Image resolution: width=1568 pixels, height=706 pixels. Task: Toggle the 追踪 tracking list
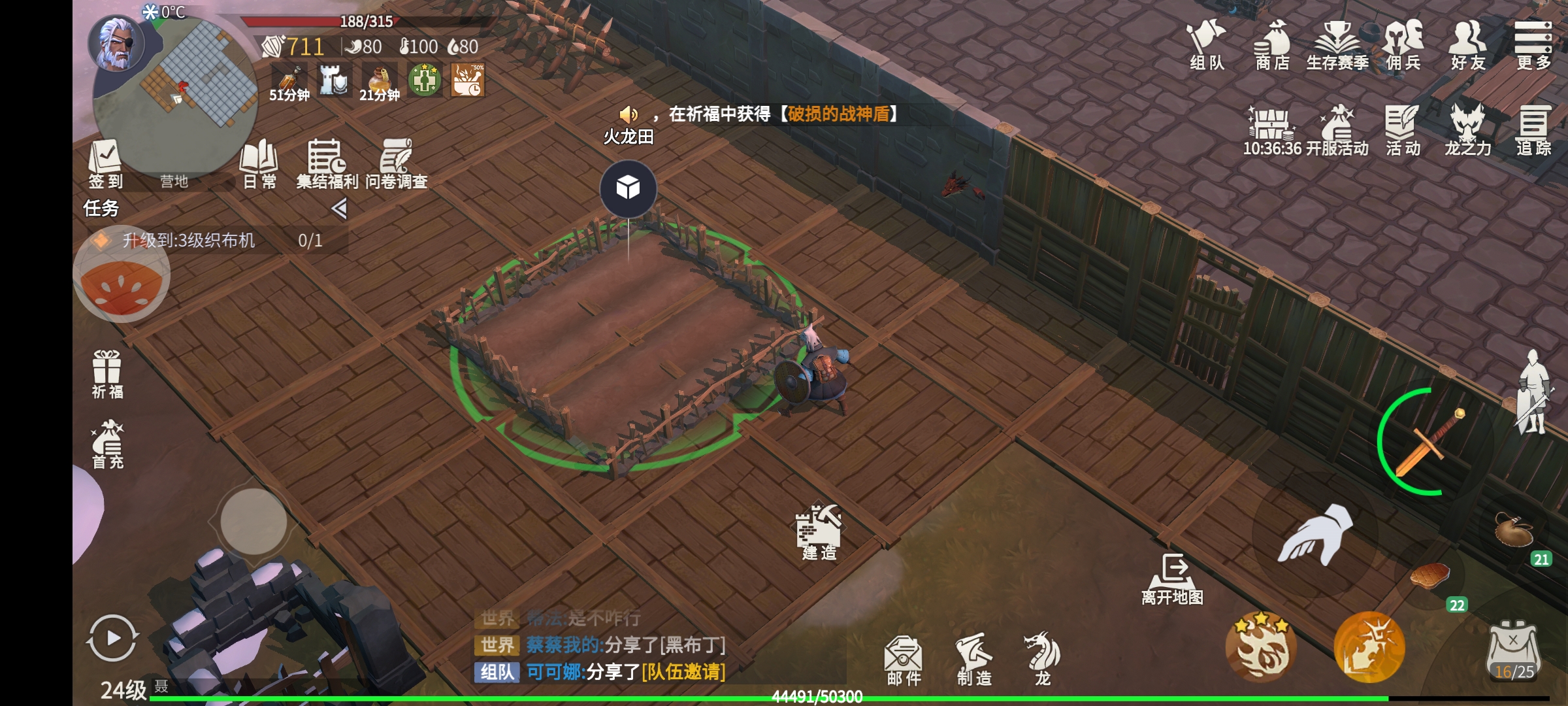[1533, 131]
